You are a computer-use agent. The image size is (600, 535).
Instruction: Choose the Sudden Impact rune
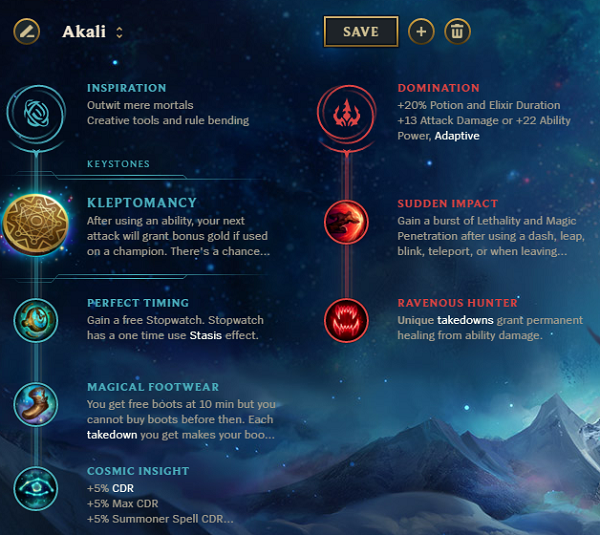[345, 222]
